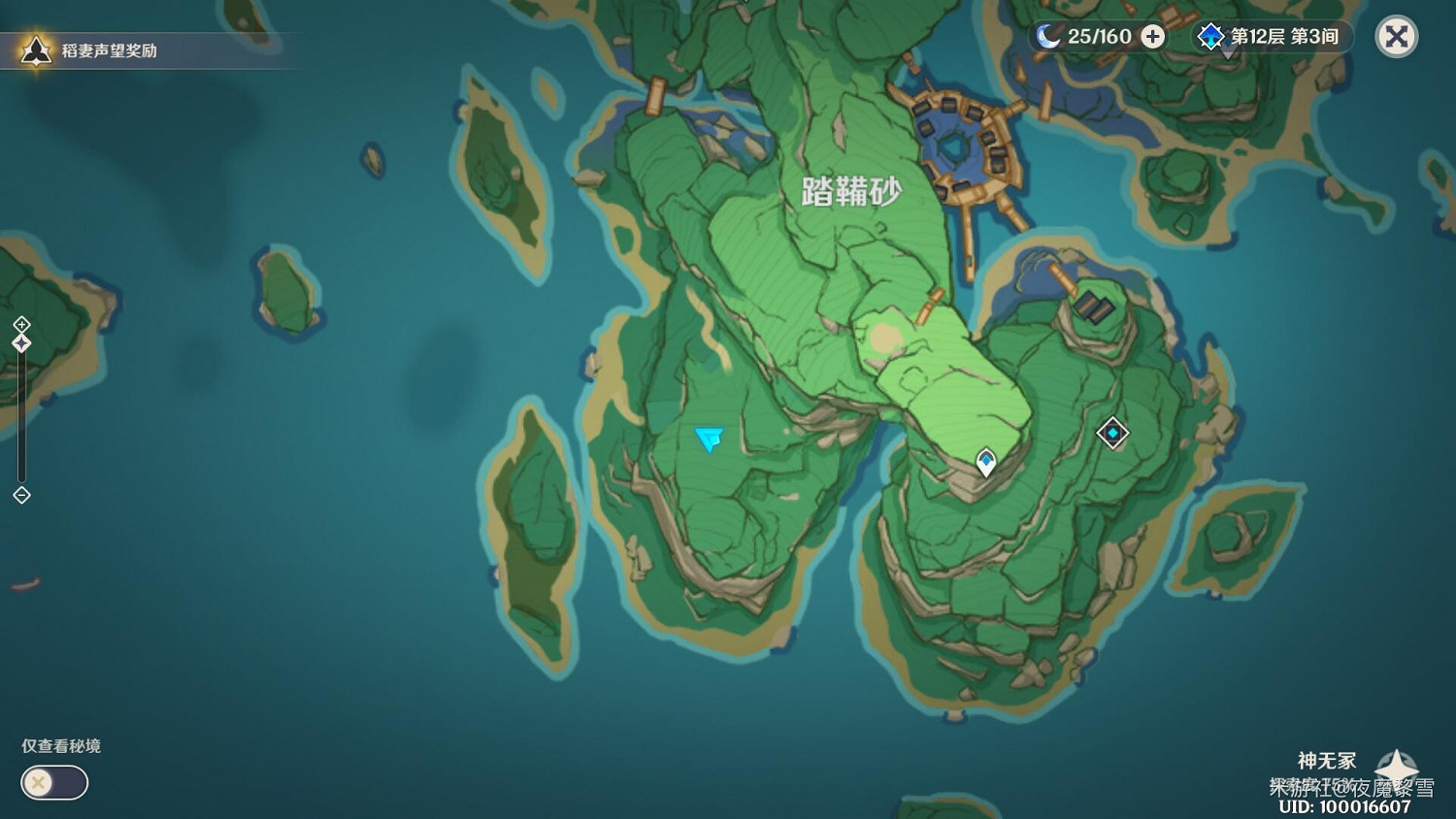Click the teal custom pin on the map
The height and width of the screenshot is (819, 1456).
tap(708, 439)
